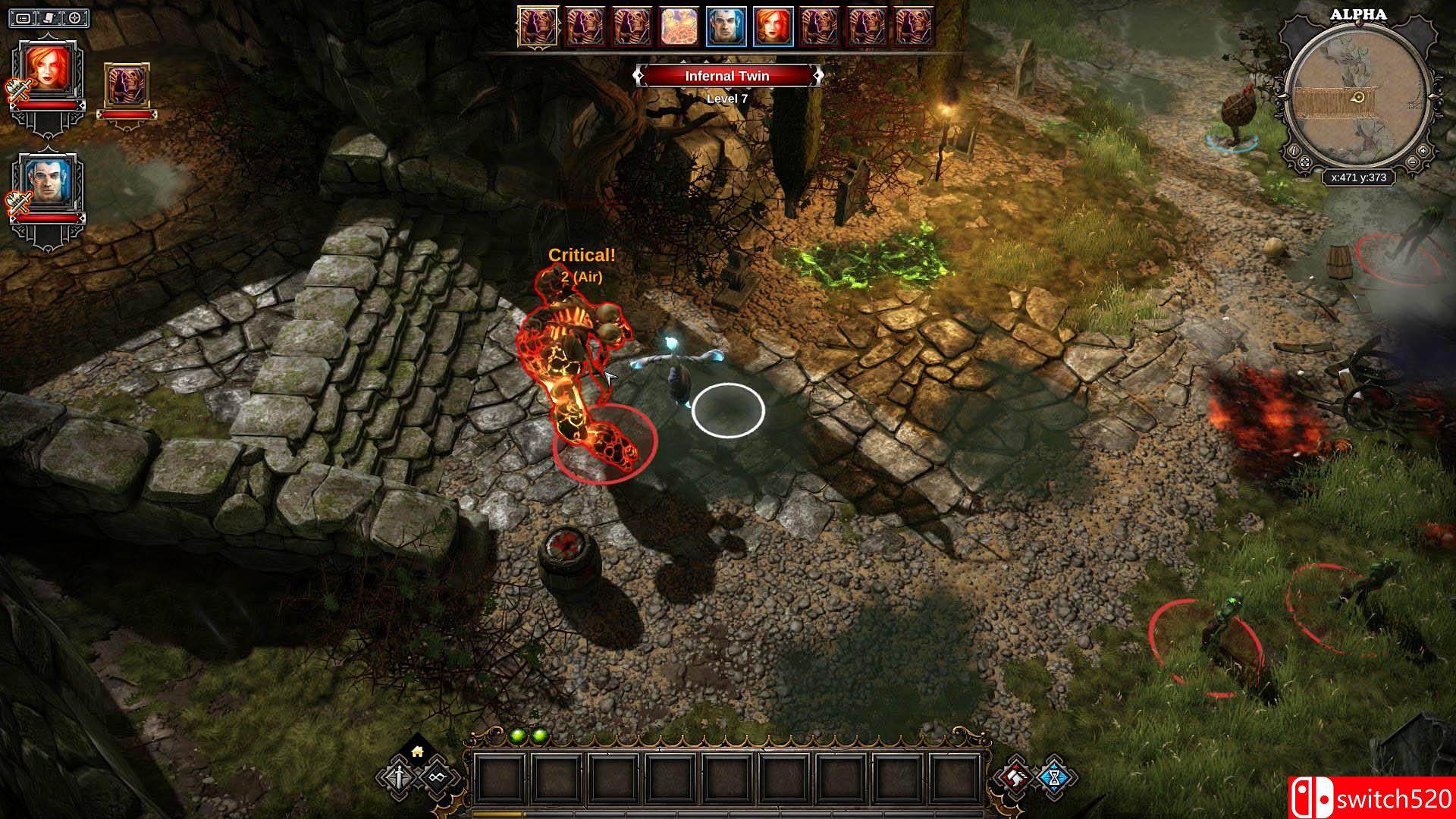1456x819 pixels.
Task: Toggle the 'i' marker button under the minimap
Action: (x=1294, y=151)
